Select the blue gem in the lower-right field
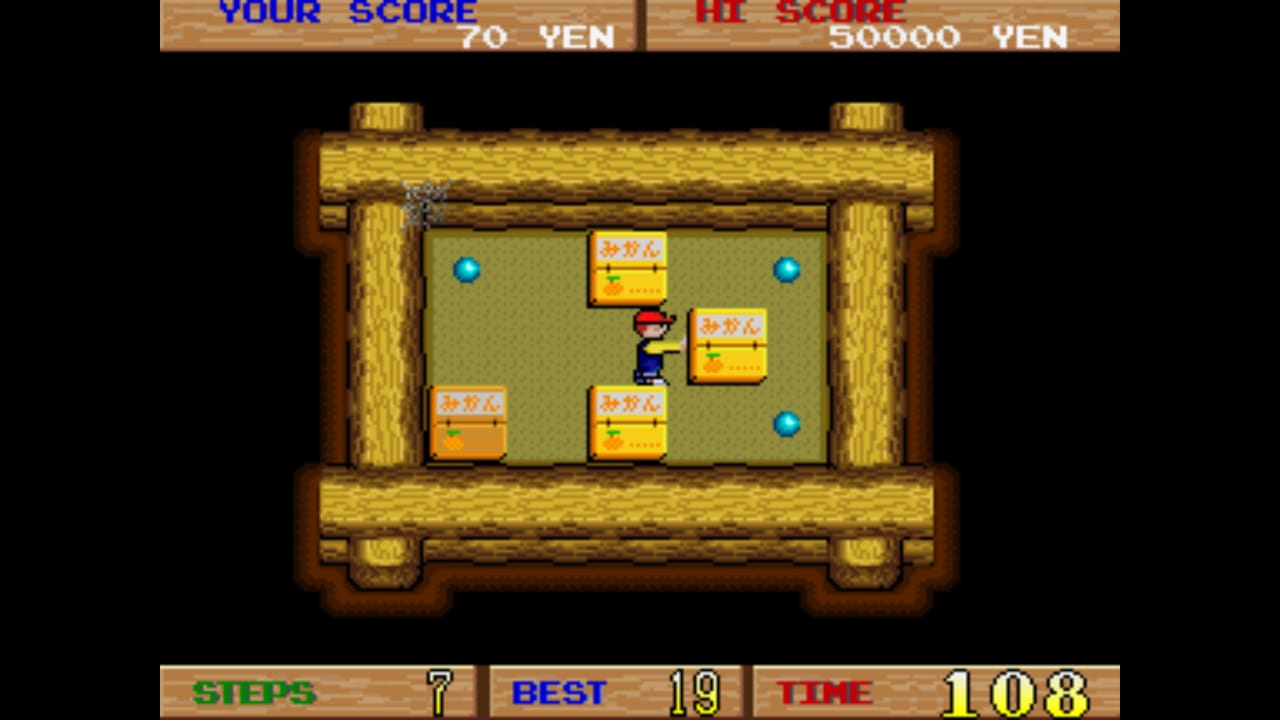The width and height of the screenshot is (1280, 720). point(787,424)
